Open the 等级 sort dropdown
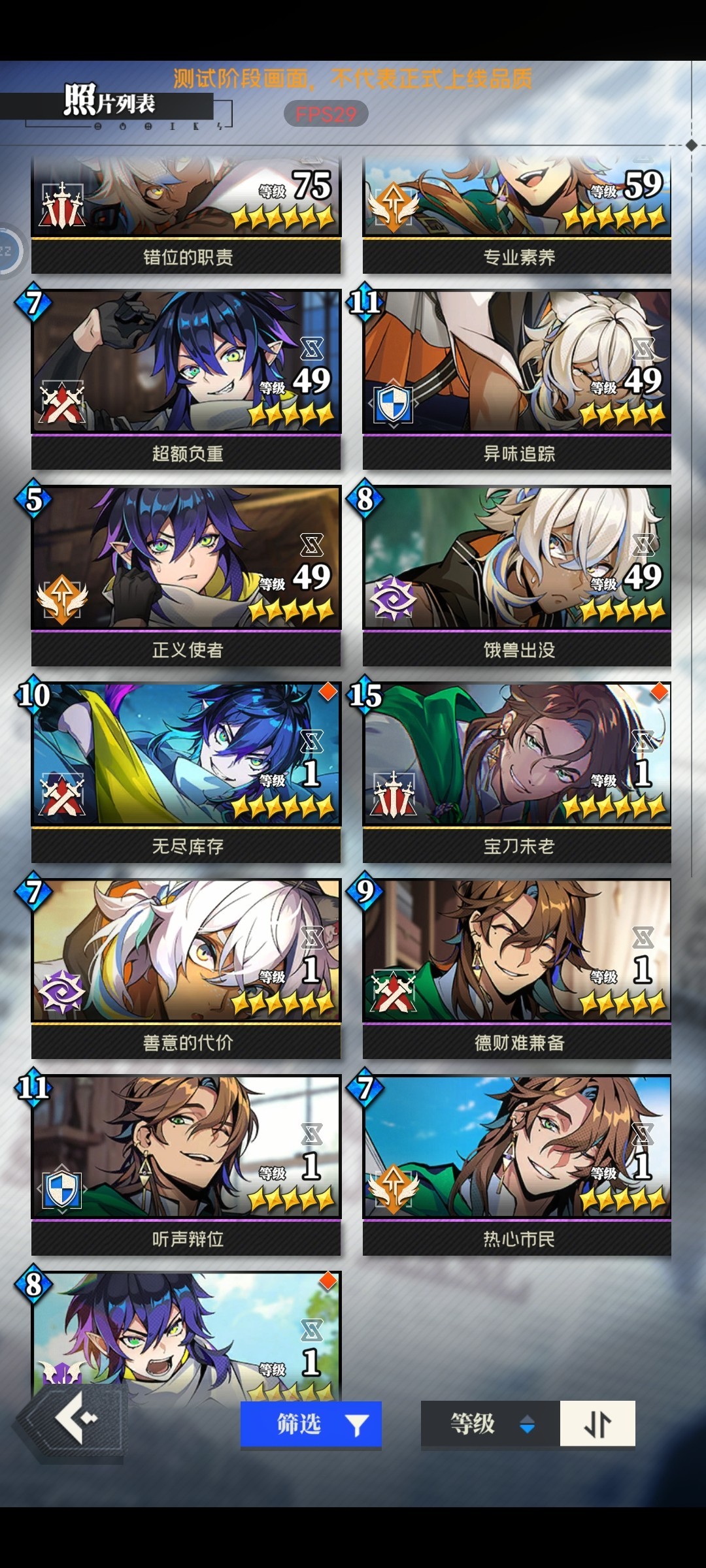Screen dimensions: 706x1568 coord(490,1424)
